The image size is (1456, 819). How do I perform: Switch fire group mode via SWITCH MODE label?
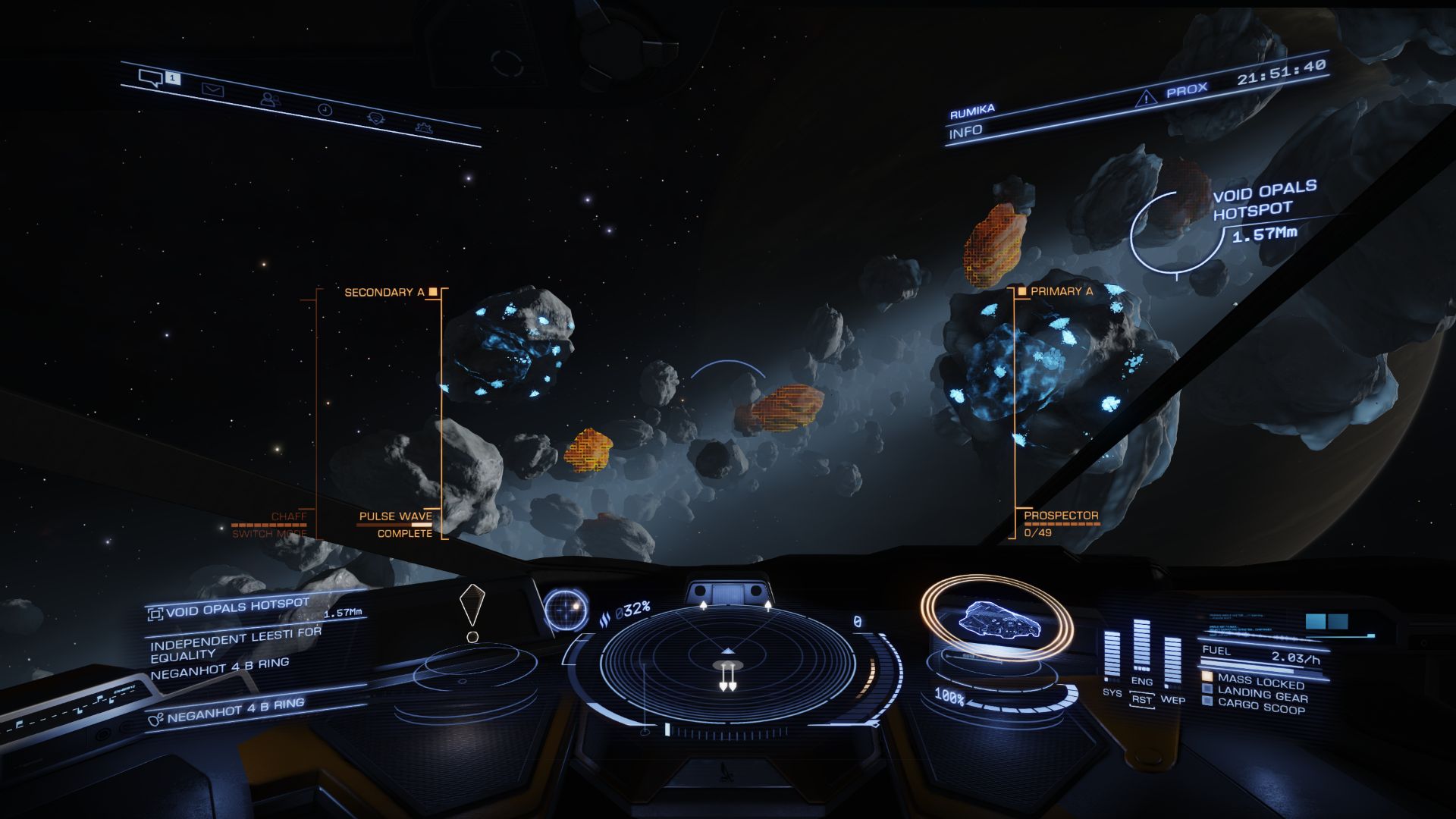(x=270, y=533)
